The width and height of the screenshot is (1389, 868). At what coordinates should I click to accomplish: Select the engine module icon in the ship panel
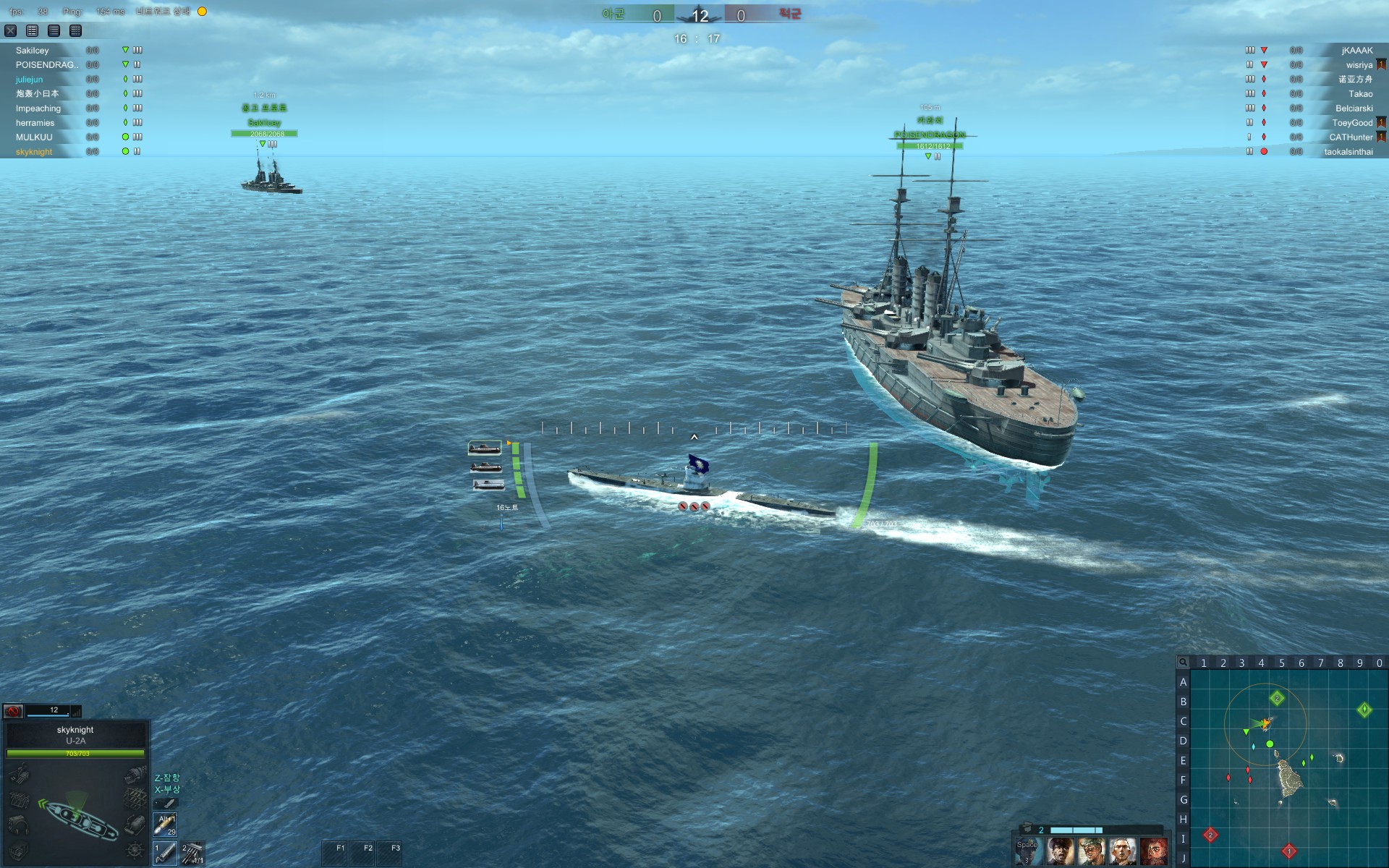(x=135, y=774)
